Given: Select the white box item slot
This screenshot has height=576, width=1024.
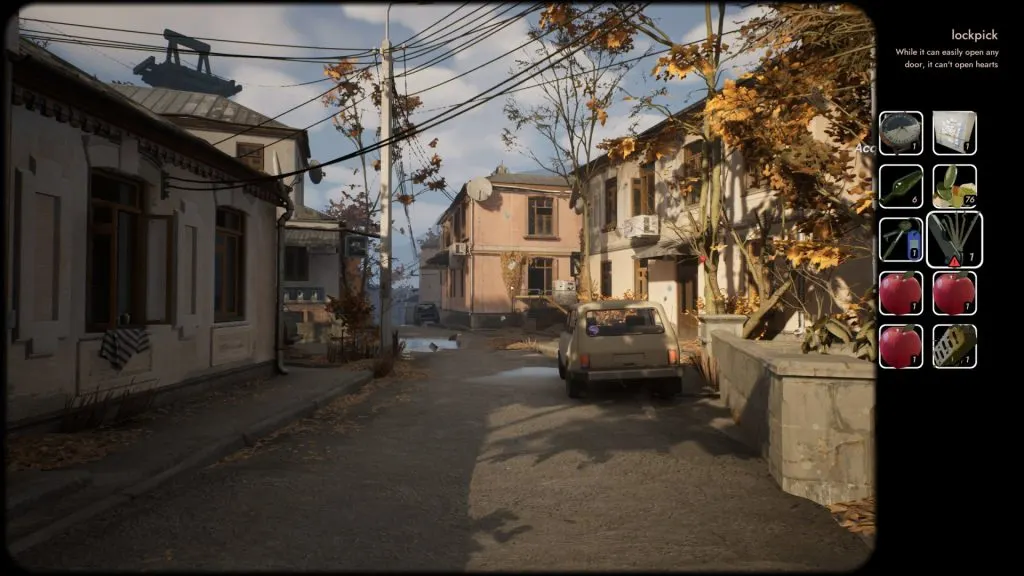Looking at the screenshot, I should tap(954, 133).
